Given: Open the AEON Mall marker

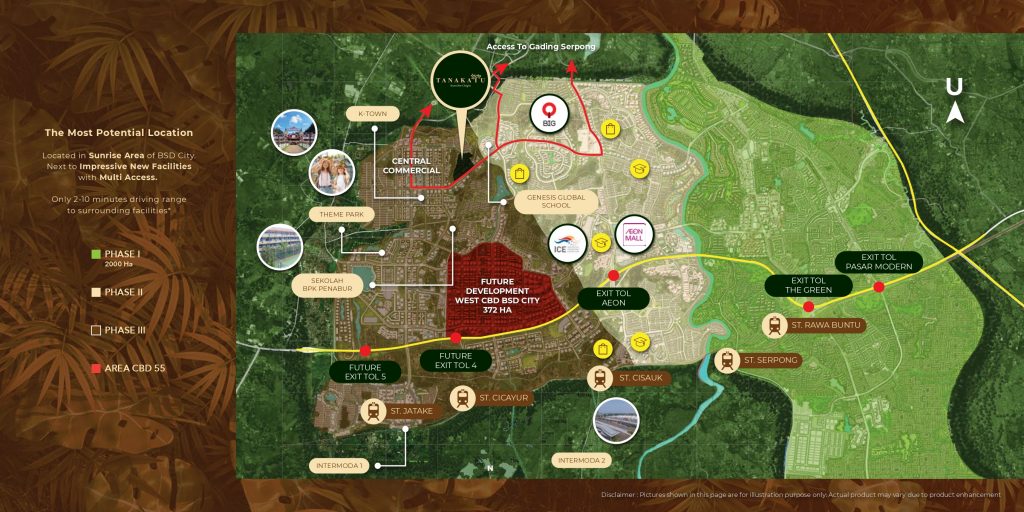Looking at the screenshot, I should pyautogui.click(x=635, y=235).
